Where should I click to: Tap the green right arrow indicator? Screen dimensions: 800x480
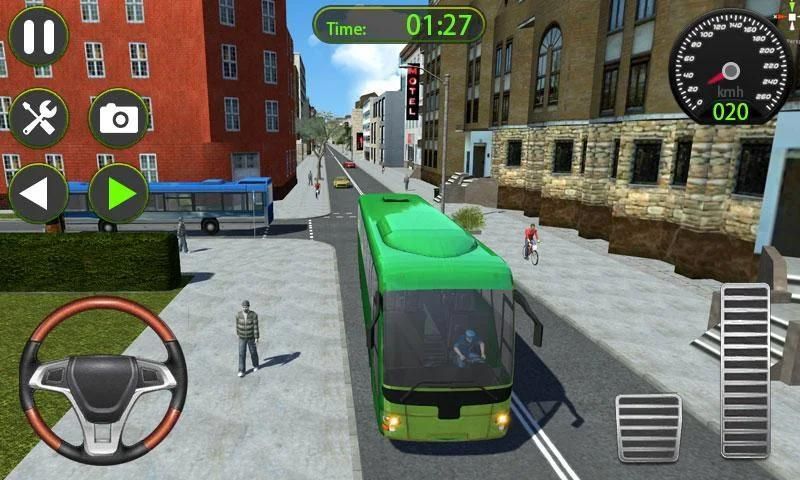118,193
